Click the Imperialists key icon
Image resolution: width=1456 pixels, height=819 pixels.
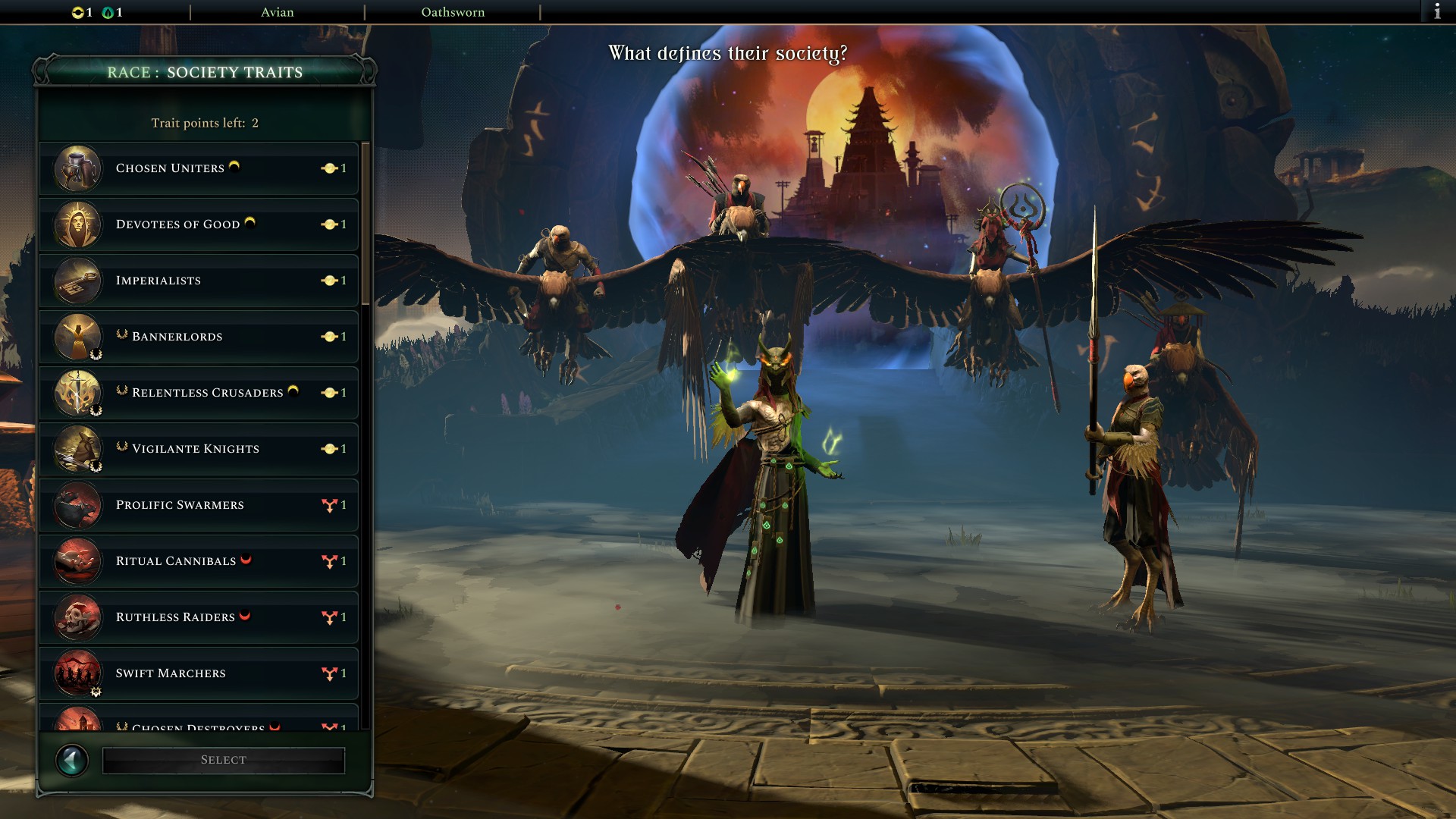tap(77, 281)
